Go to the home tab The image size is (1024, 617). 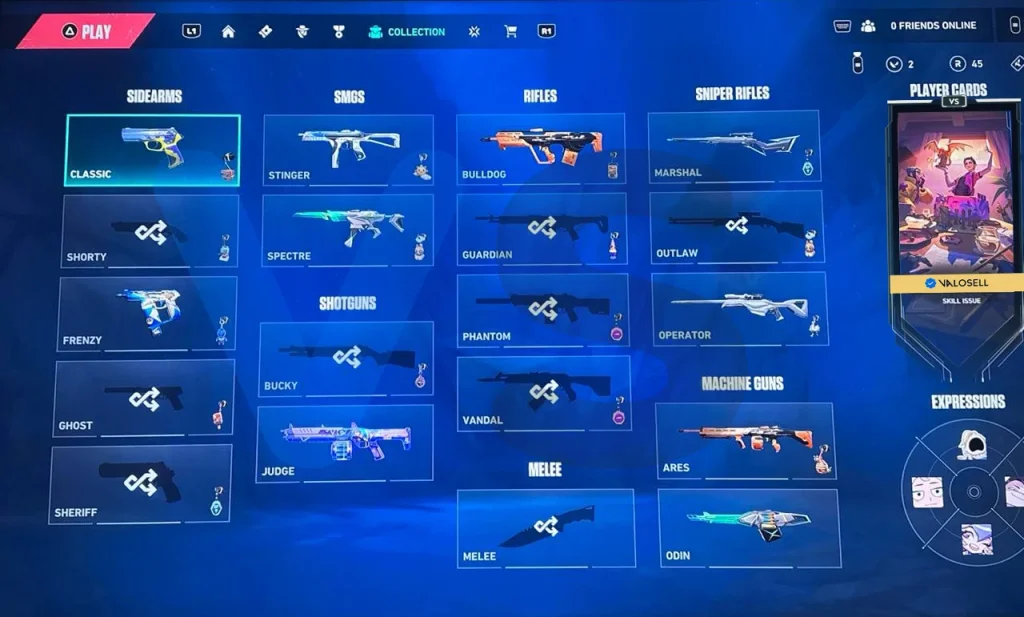[228, 32]
